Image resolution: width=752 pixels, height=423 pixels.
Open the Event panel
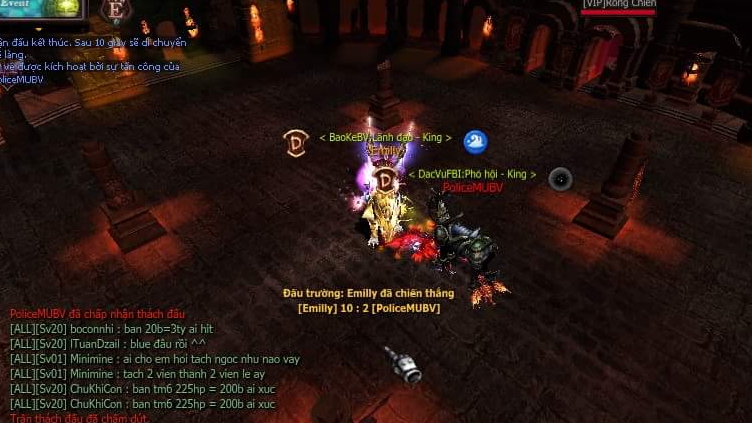point(40,8)
